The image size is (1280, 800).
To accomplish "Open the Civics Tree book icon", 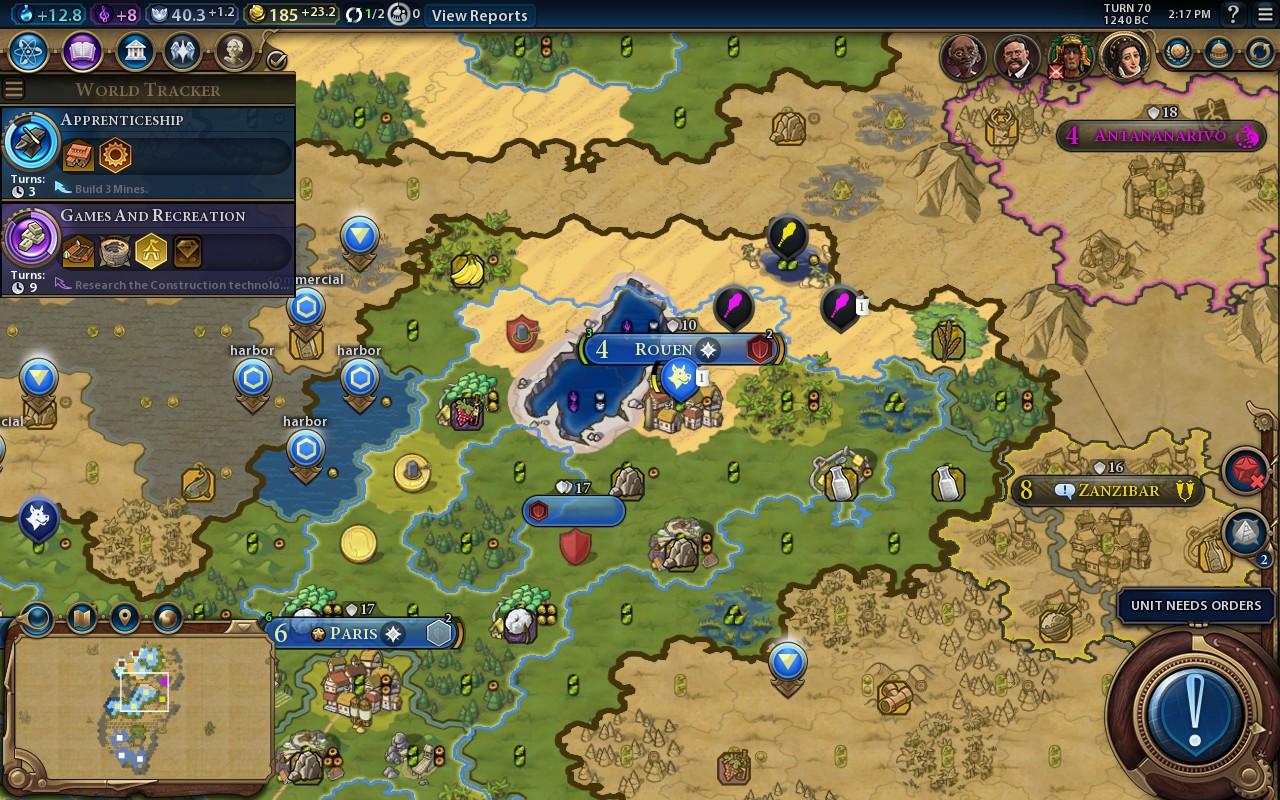I will tap(82, 52).
